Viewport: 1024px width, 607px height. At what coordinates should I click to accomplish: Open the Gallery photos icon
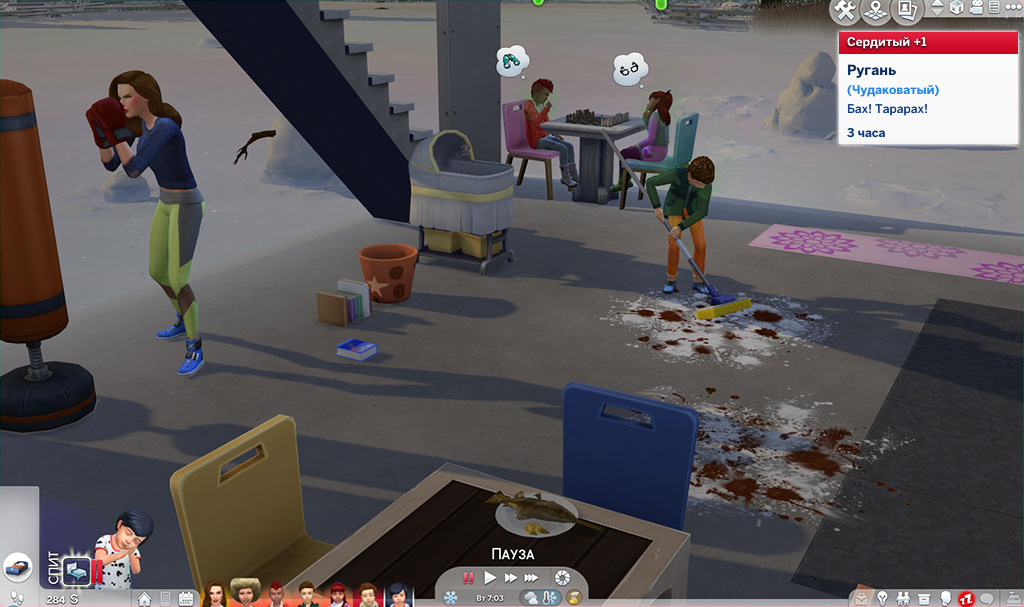906,11
